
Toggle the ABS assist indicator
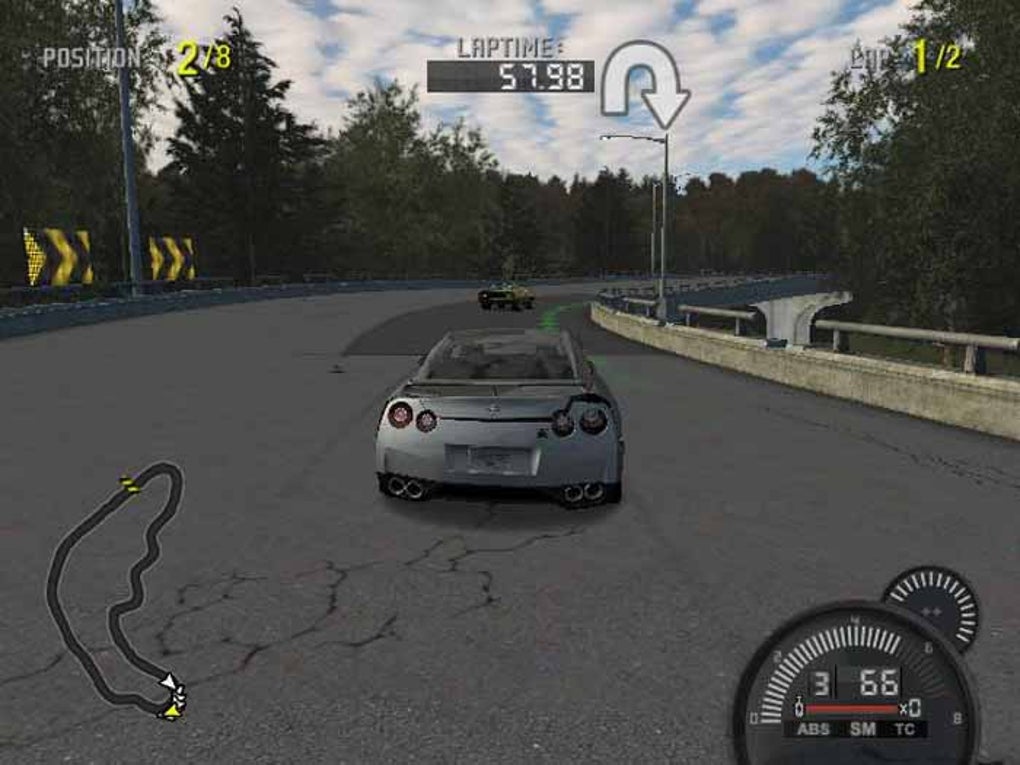point(814,729)
